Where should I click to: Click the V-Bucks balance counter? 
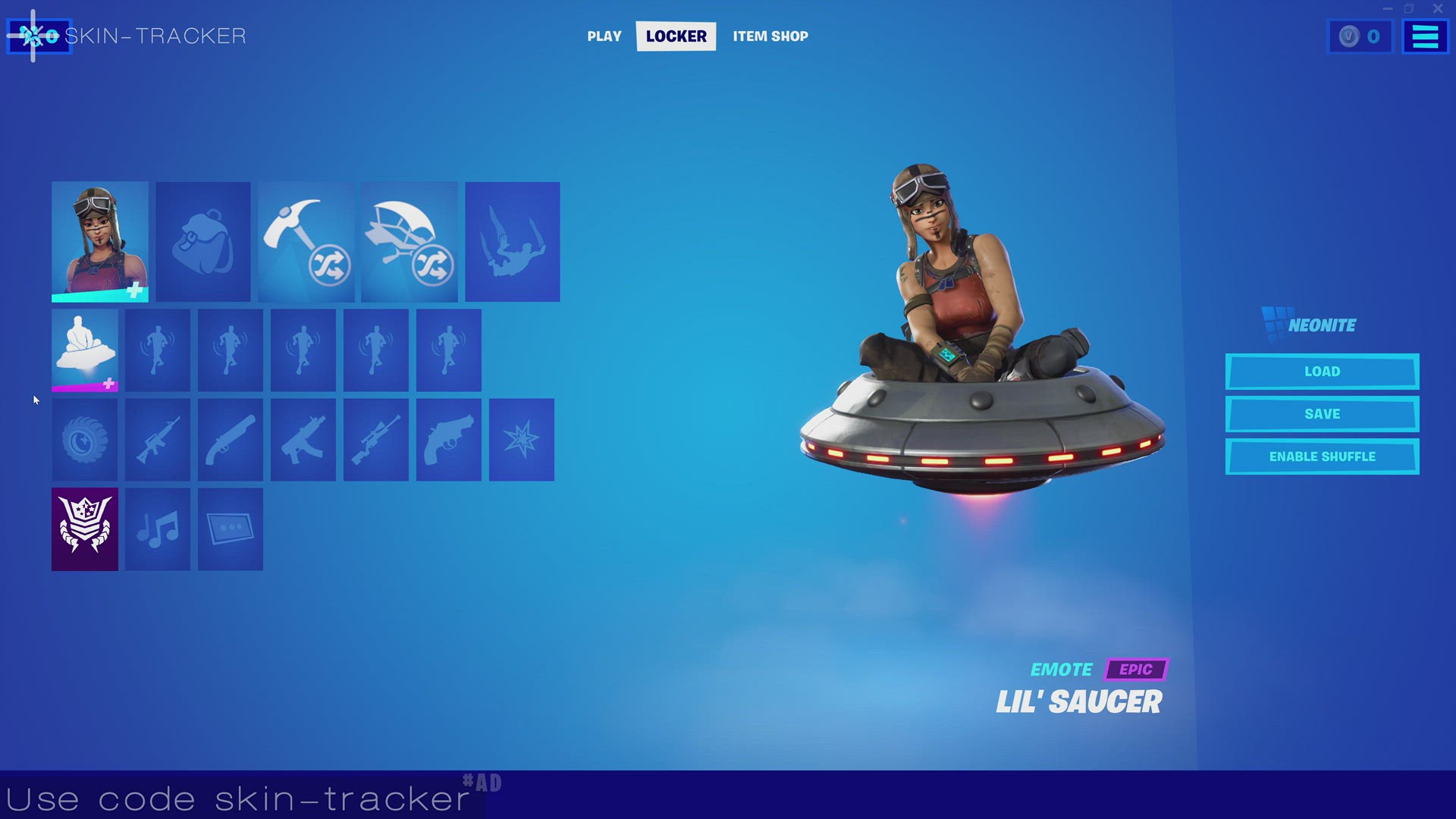1360,36
